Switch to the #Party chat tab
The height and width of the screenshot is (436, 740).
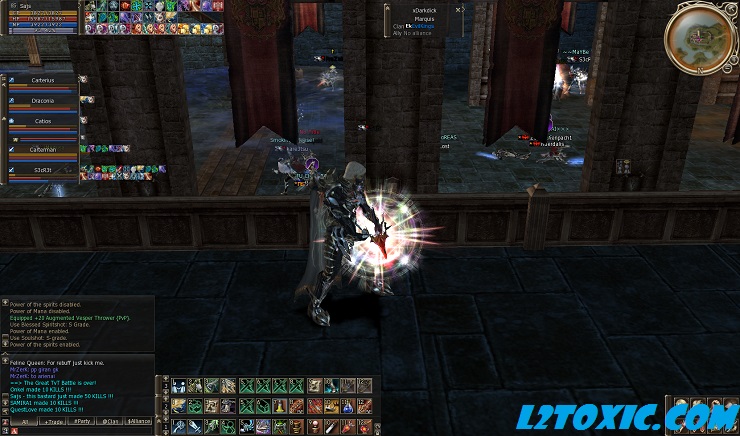(84, 423)
